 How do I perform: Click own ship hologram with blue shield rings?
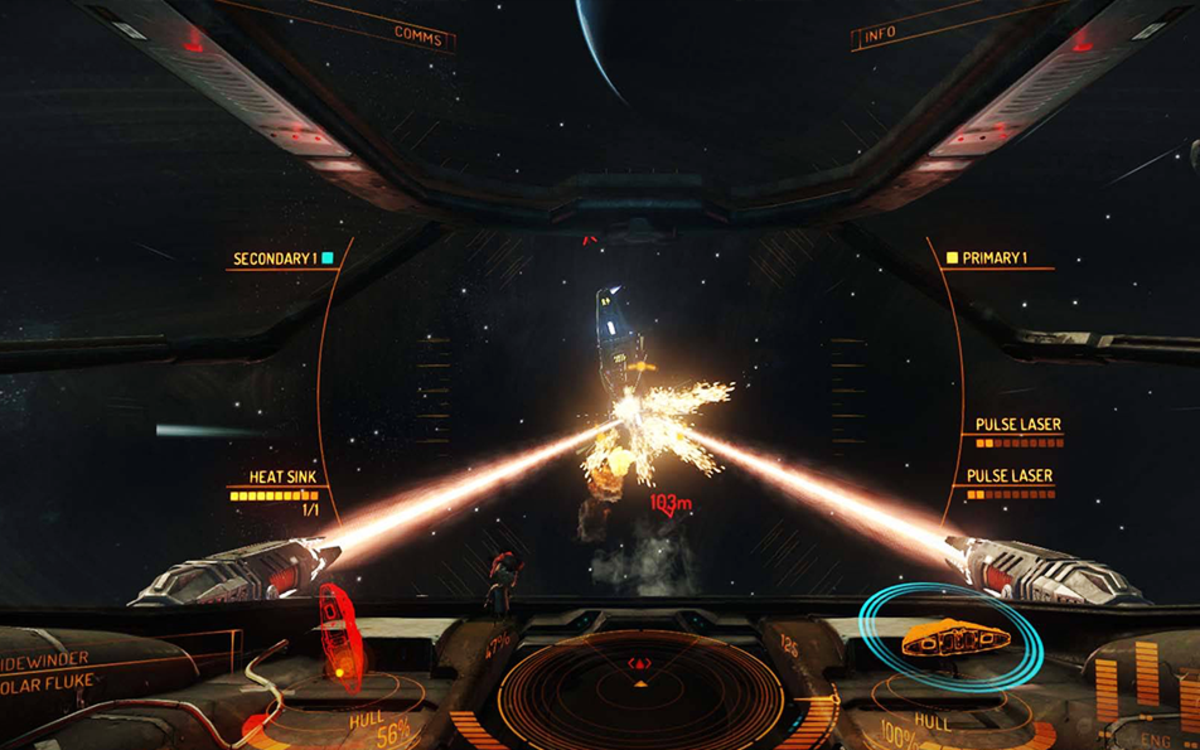click(955, 637)
